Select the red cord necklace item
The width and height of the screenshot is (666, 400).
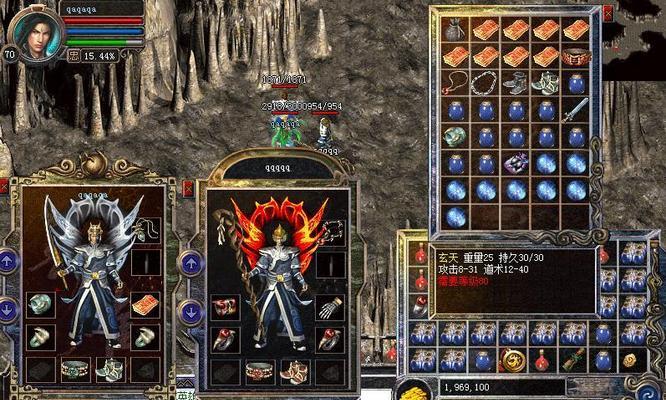click(455, 84)
